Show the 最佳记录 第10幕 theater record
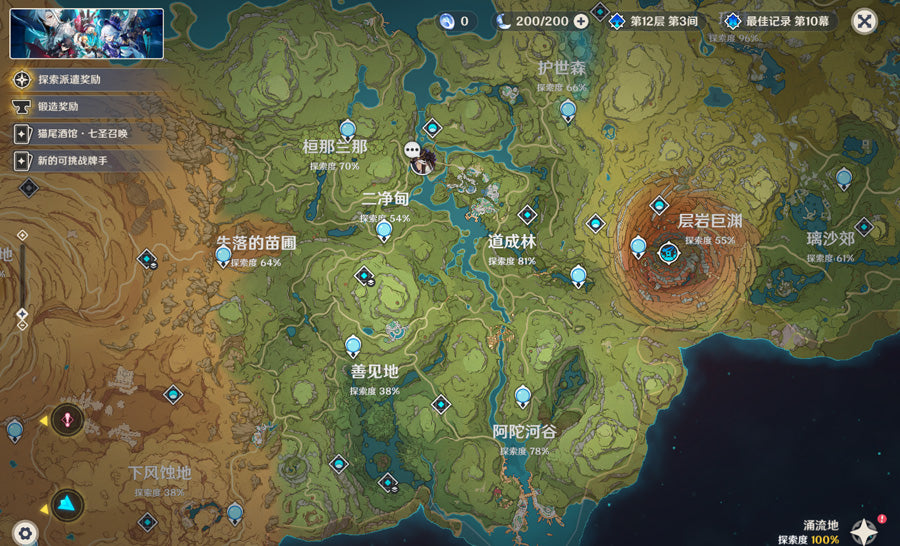This screenshot has width=900, height=546. click(781, 21)
